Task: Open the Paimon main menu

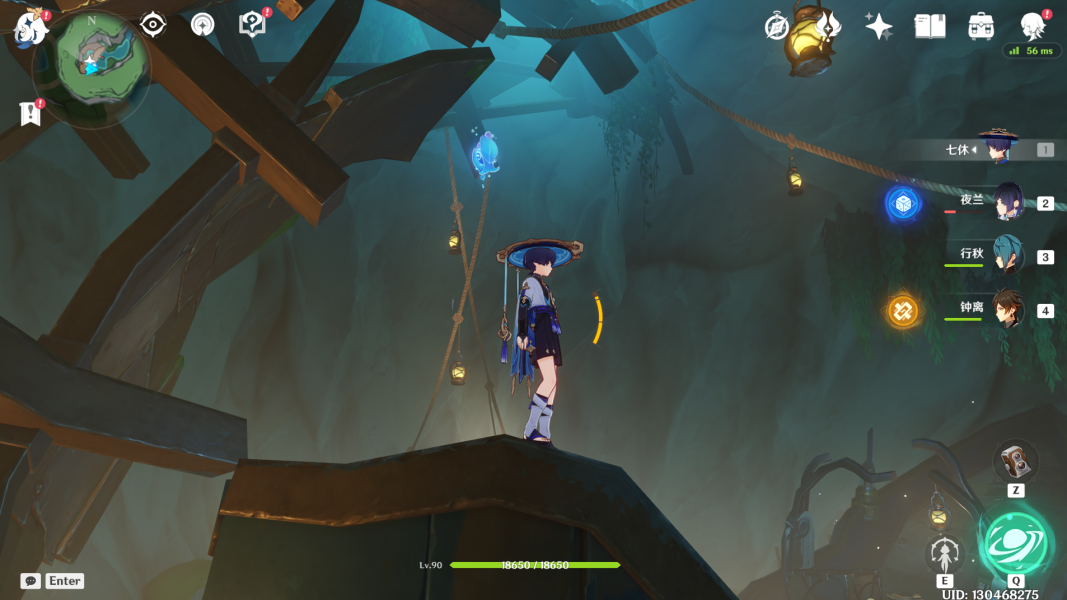Action: (32, 28)
